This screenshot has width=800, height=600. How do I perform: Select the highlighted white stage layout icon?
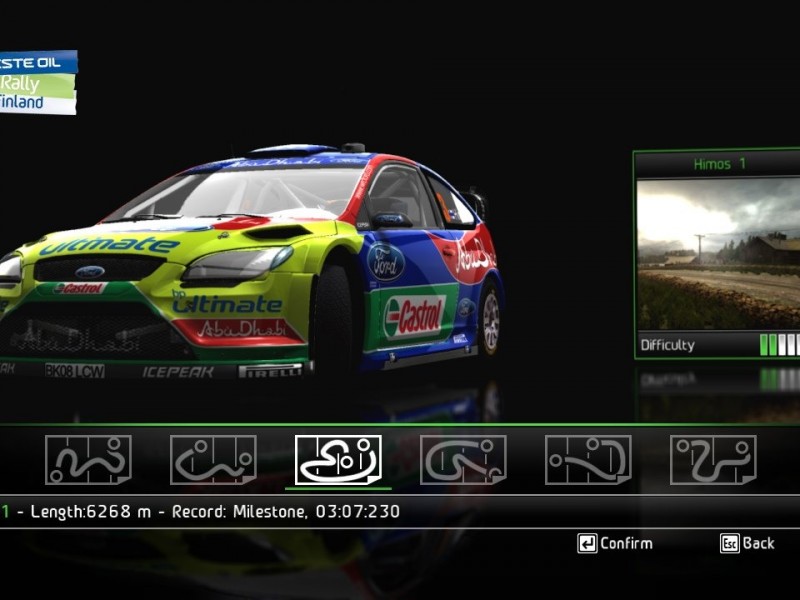pyautogui.click(x=338, y=460)
